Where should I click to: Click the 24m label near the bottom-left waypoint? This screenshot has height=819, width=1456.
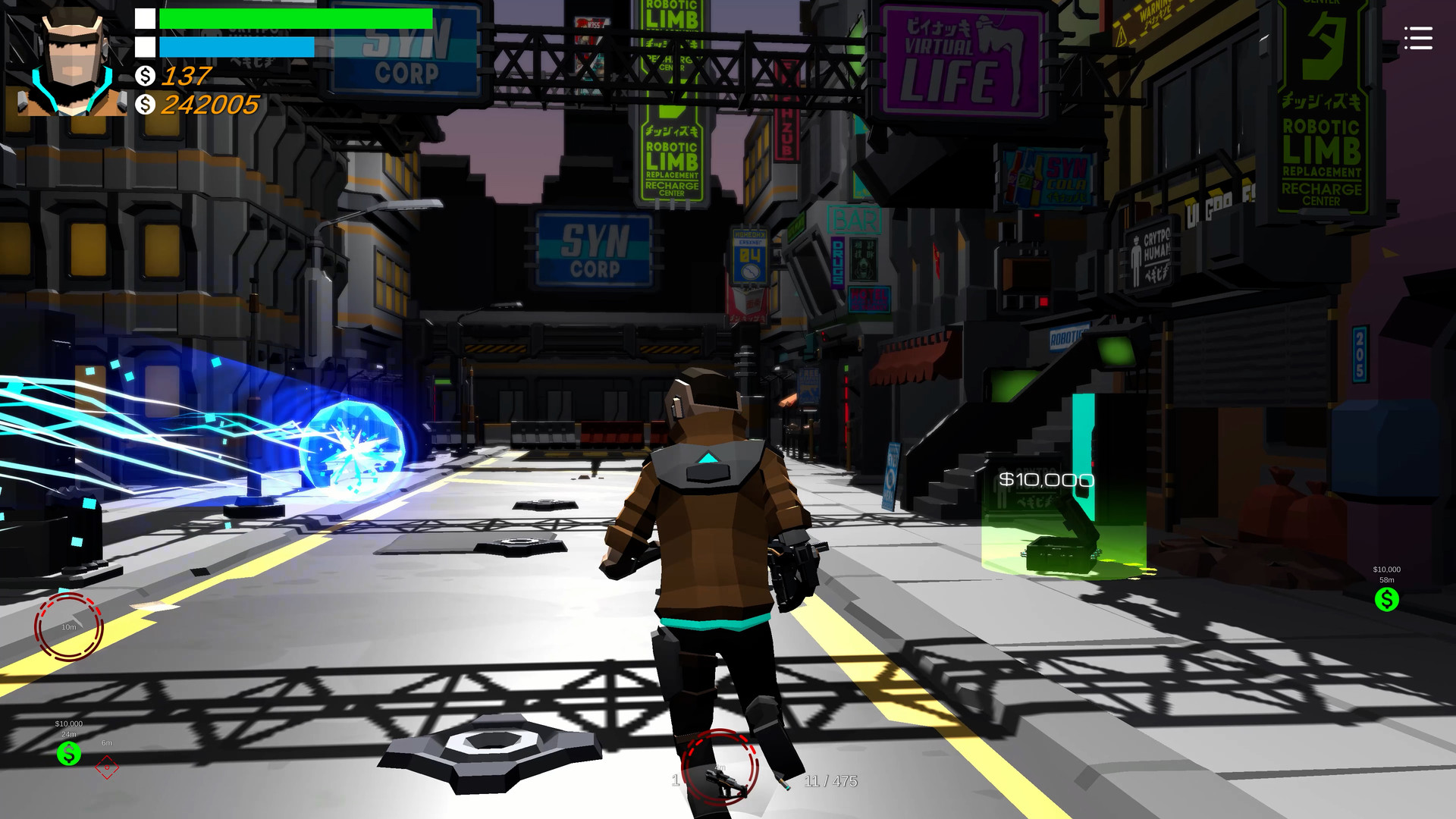point(69,734)
